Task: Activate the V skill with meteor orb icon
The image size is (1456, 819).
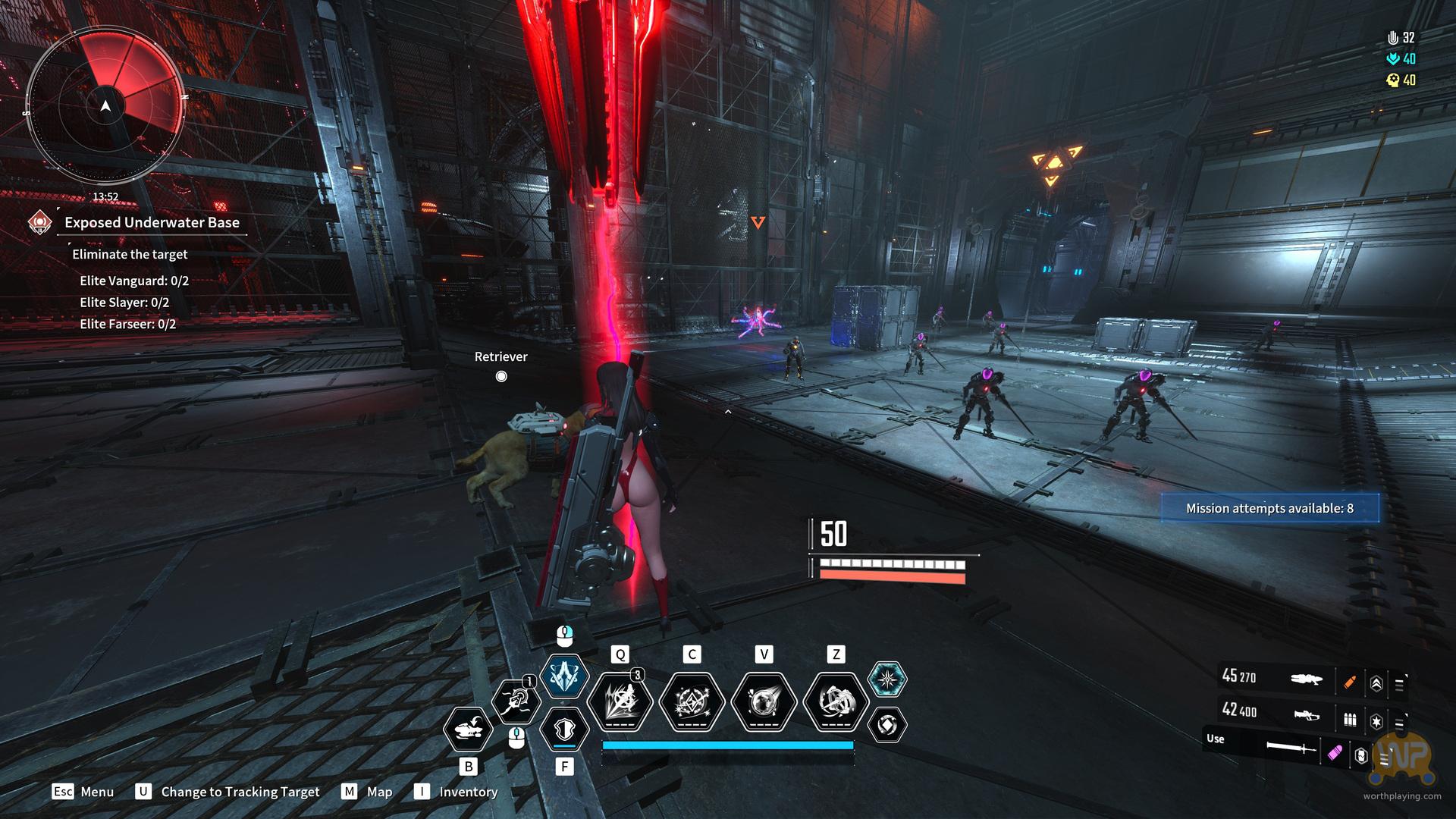Action: (764, 701)
